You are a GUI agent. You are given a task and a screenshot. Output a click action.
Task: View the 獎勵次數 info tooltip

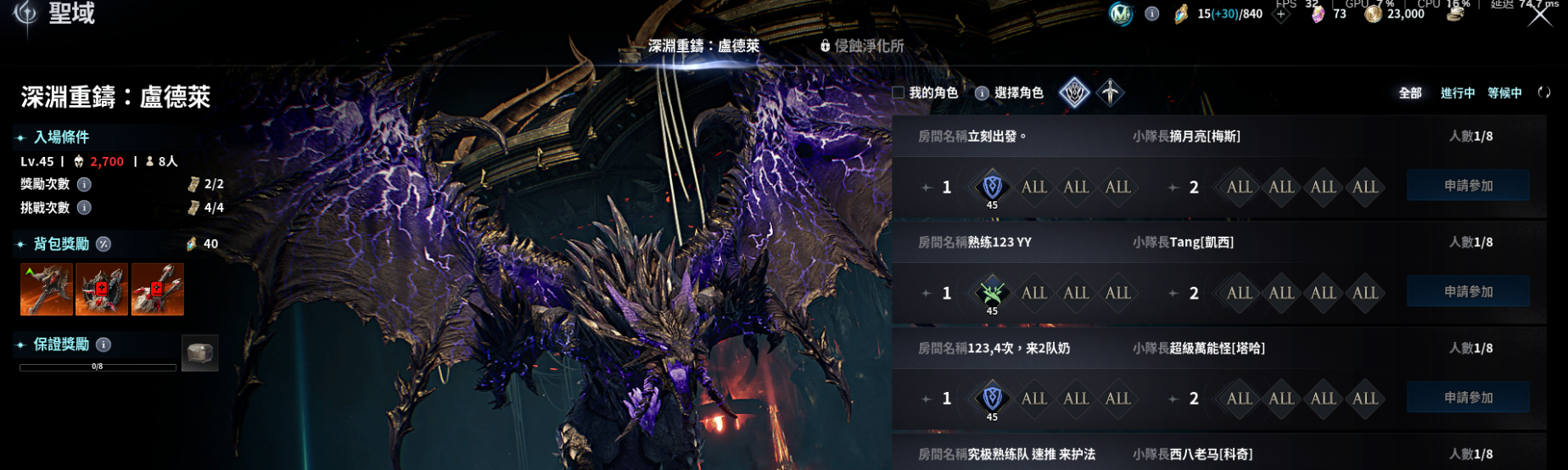(x=84, y=184)
